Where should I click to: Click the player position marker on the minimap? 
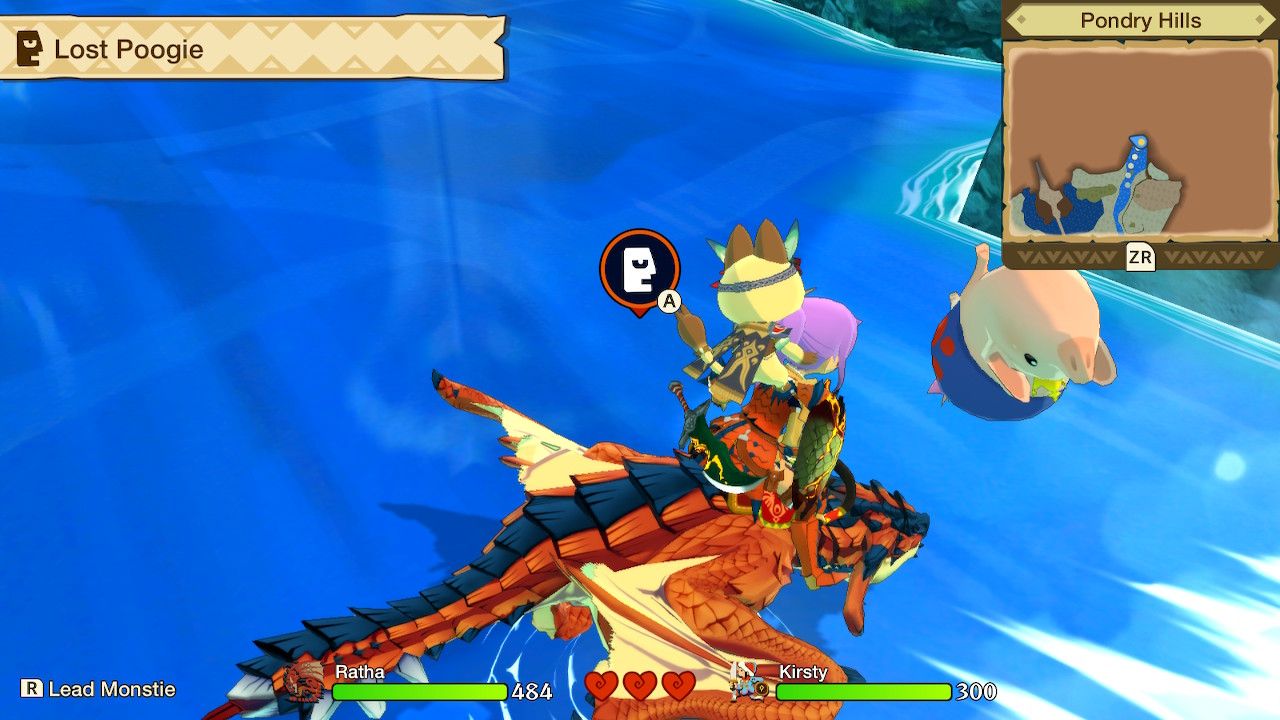[1140, 141]
